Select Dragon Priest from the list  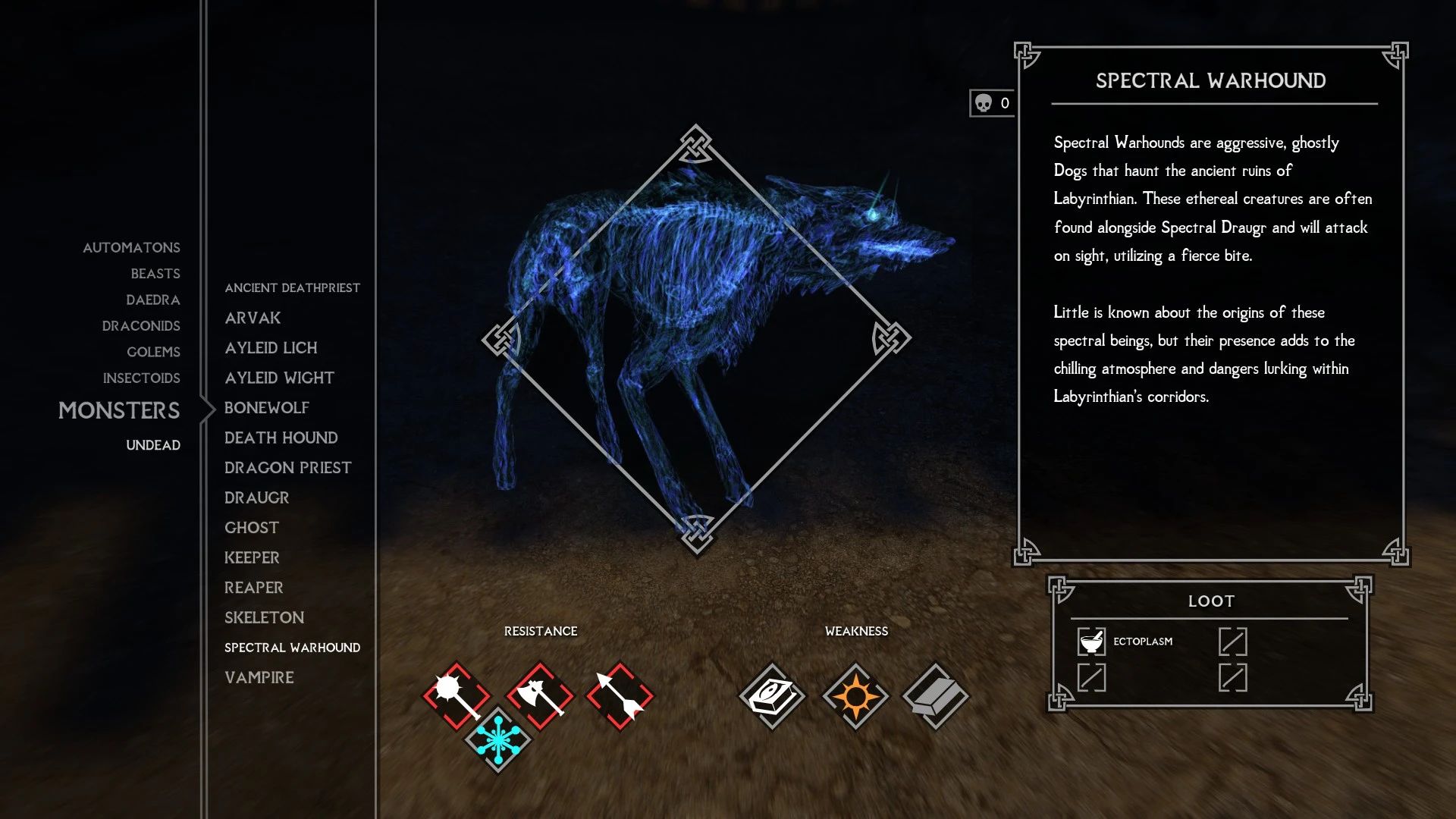point(287,467)
